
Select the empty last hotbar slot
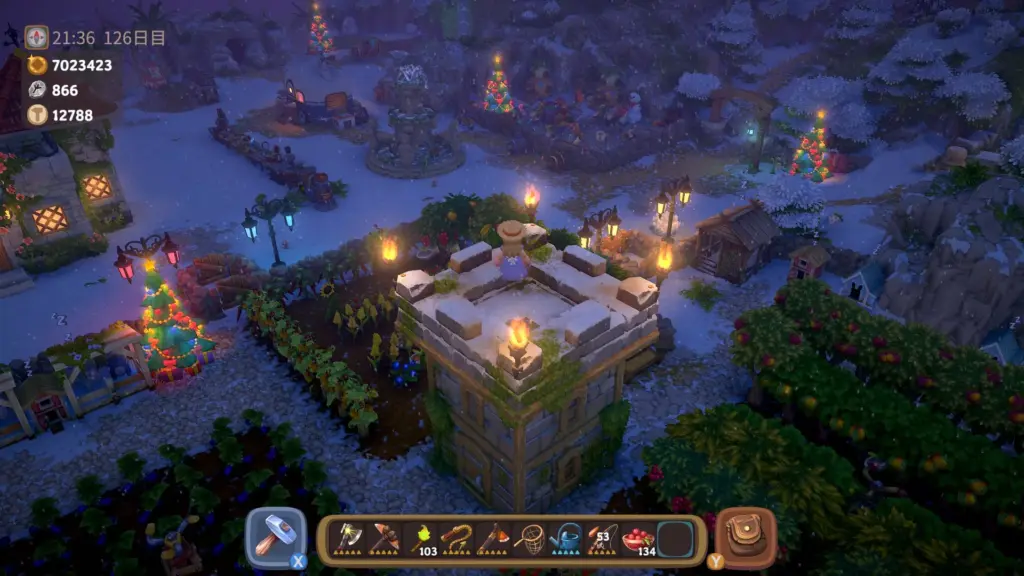[674, 538]
